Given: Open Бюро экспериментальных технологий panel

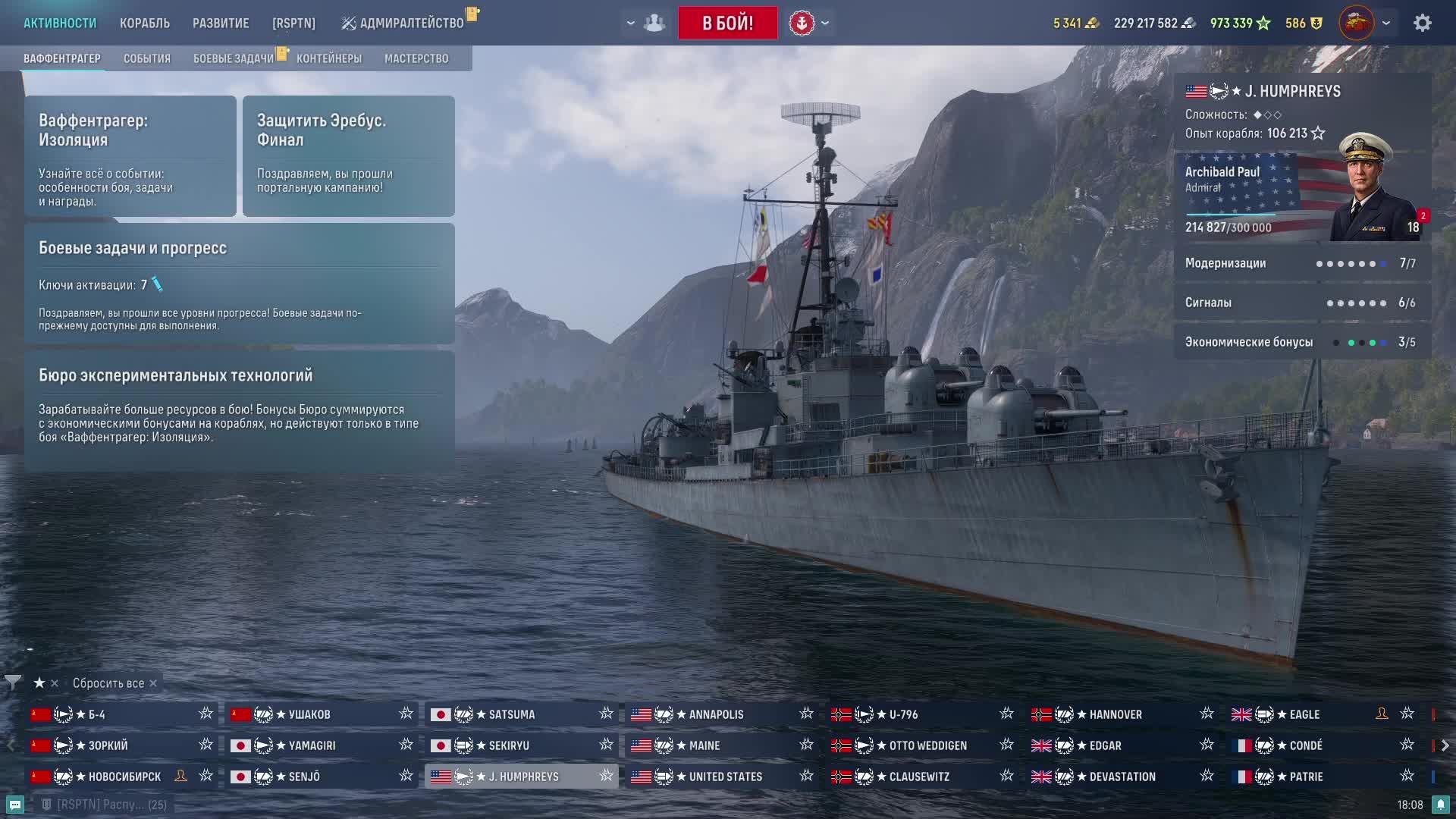Looking at the screenshot, I should [x=240, y=408].
